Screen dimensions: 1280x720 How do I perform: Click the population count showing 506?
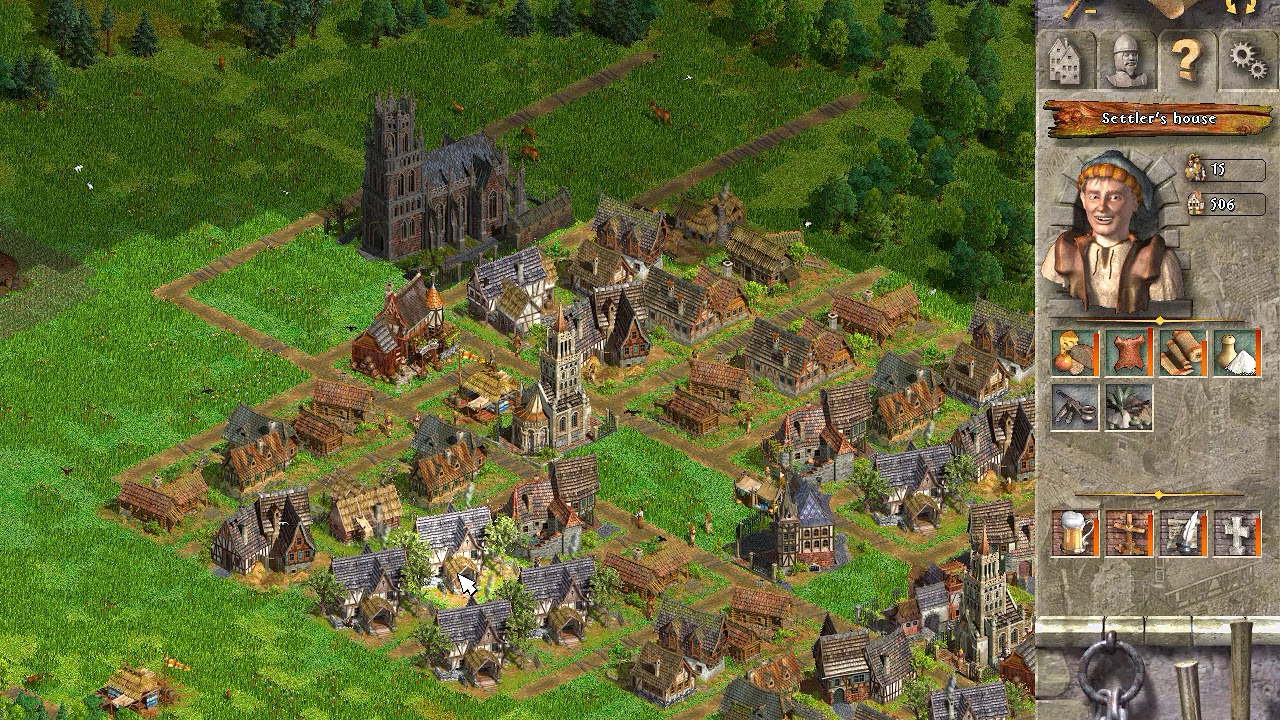[x=1225, y=205]
